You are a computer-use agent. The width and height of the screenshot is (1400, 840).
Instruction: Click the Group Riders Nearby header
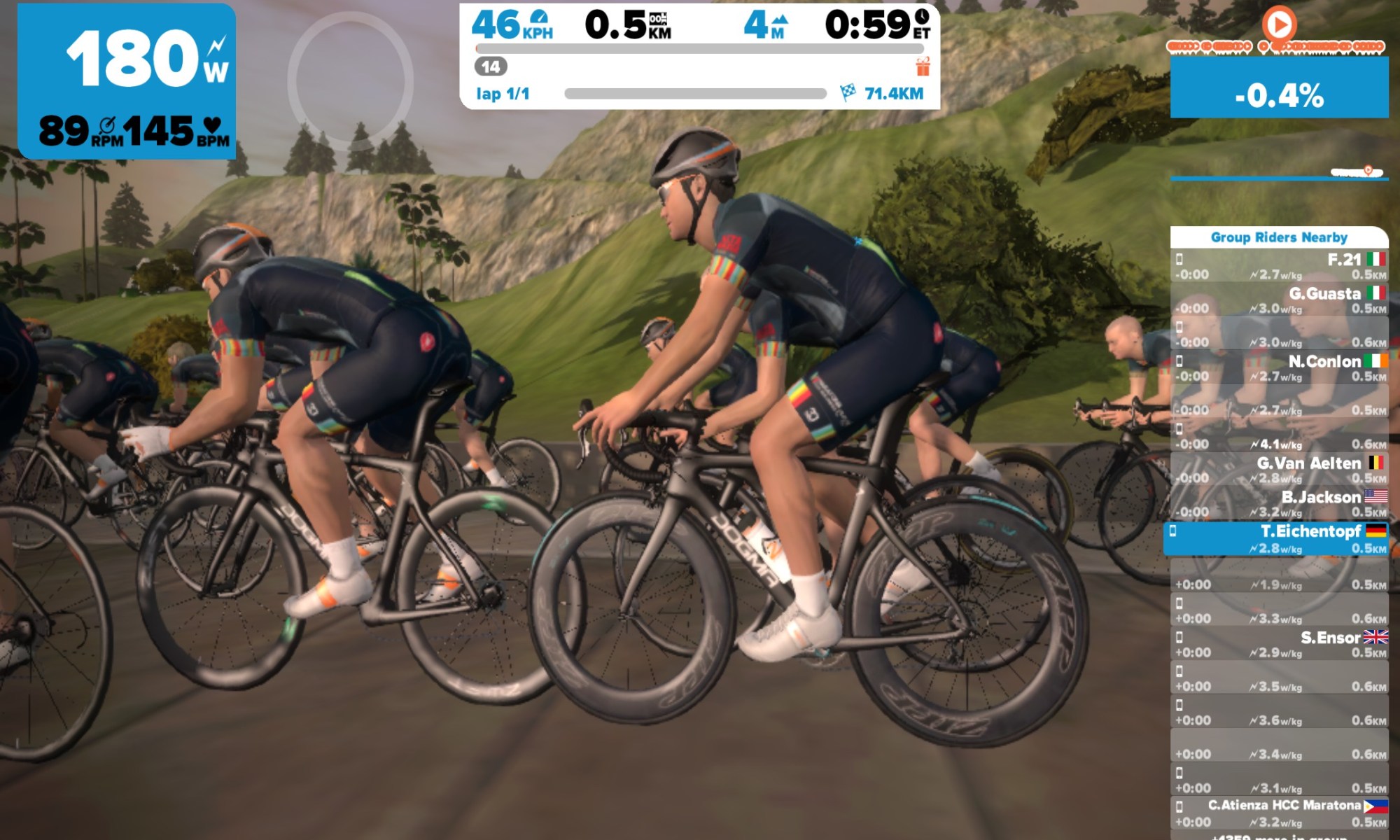point(1279,237)
